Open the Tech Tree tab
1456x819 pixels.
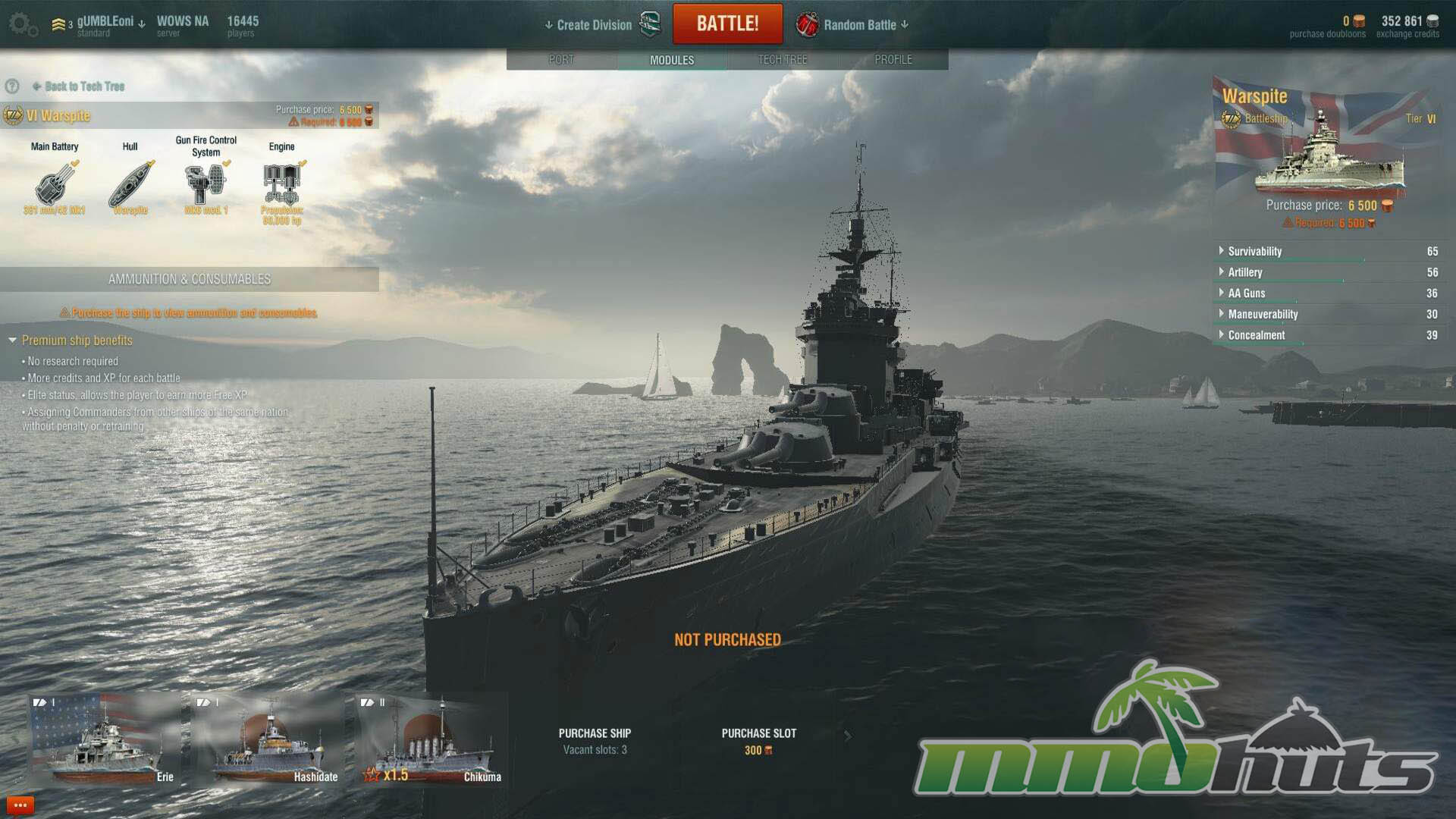(783, 59)
